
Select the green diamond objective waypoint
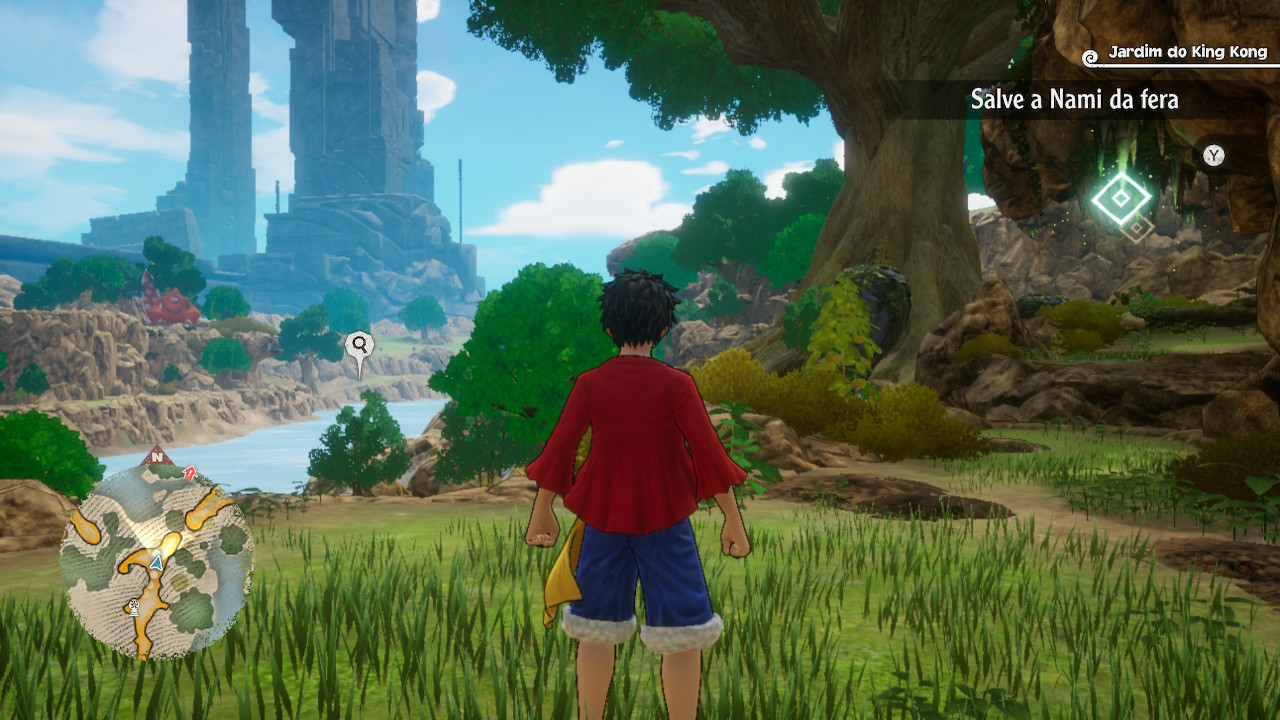tap(1121, 198)
